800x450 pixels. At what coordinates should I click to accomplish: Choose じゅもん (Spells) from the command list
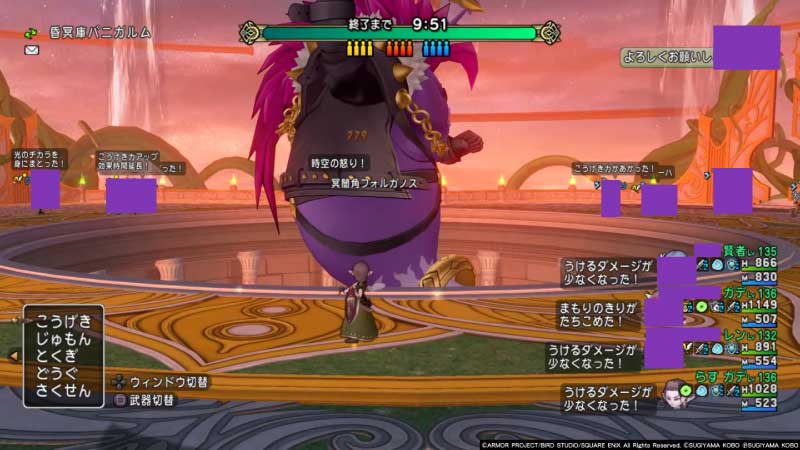(63, 339)
